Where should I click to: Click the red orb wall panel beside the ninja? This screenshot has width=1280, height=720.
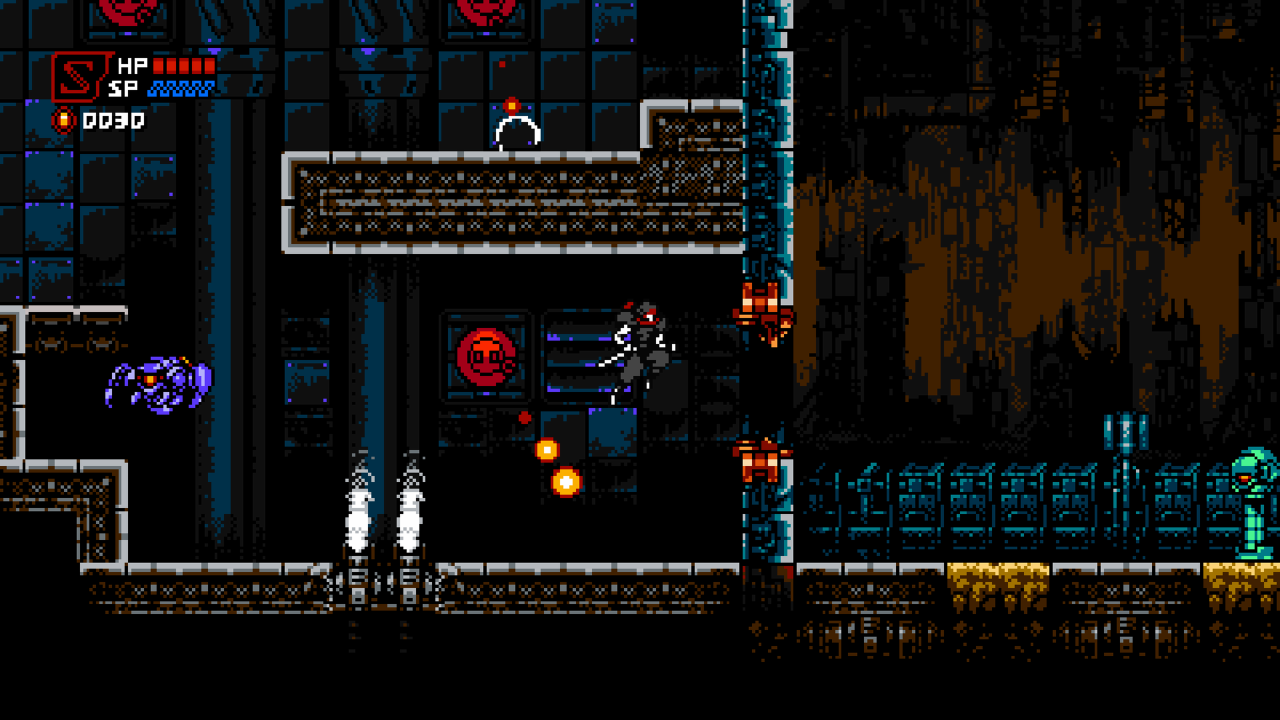click(x=487, y=352)
